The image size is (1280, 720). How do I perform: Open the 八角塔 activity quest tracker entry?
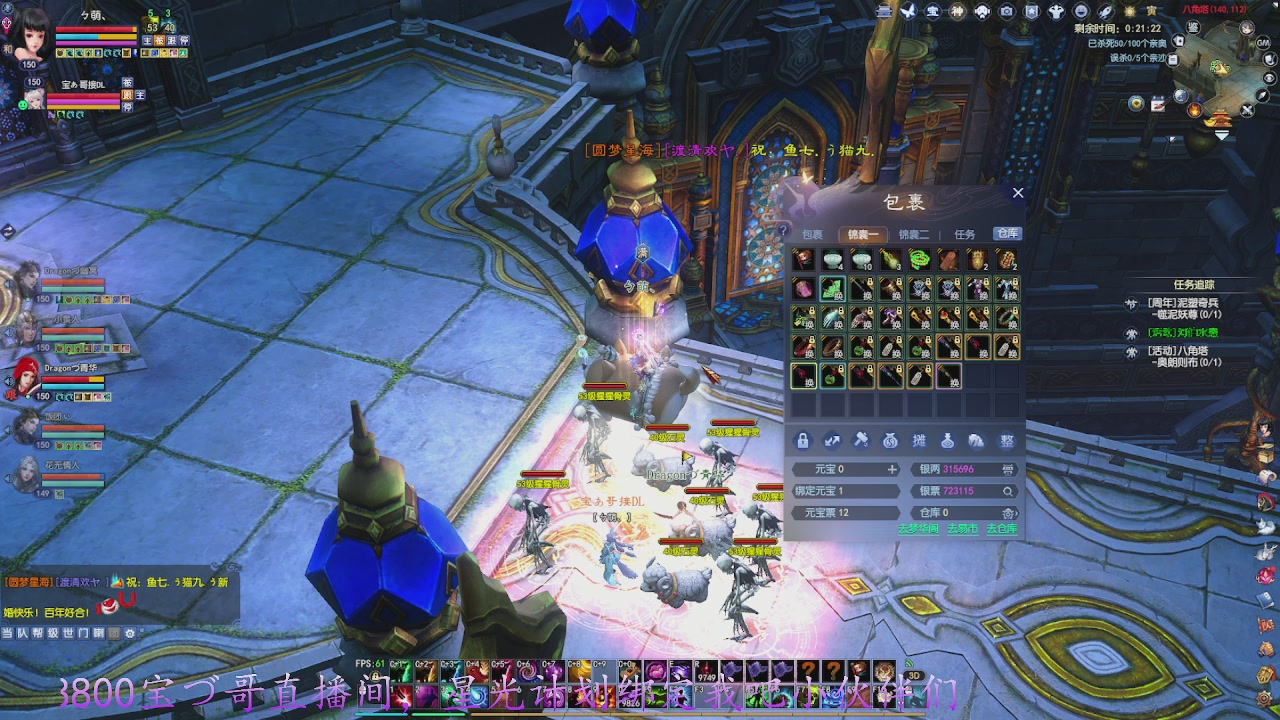(1184, 351)
